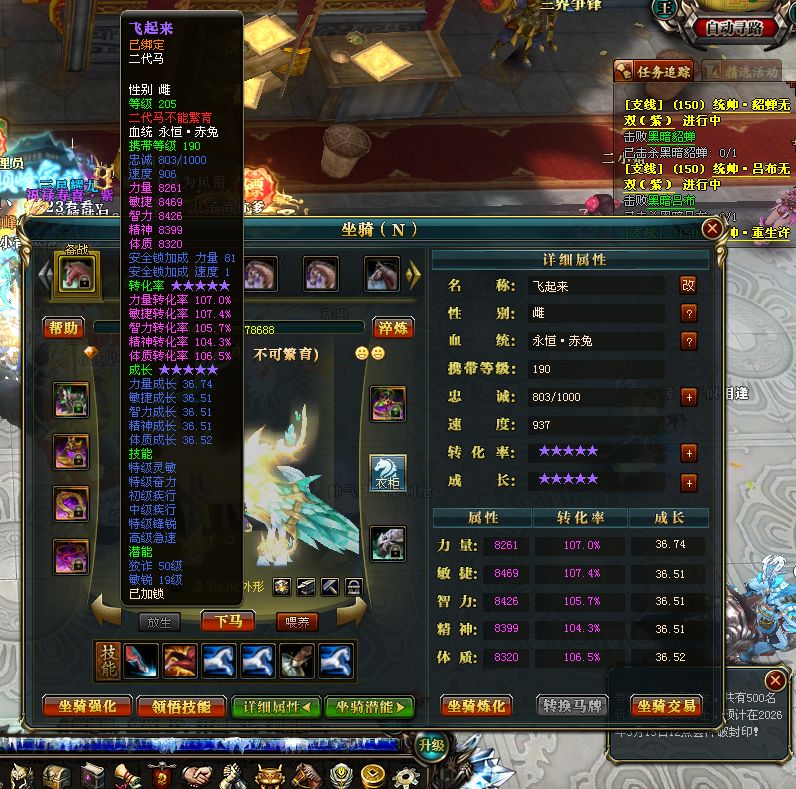This screenshot has height=789, width=796.
Task: Switch to 详细属性 detailed attributes
Action: tap(275, 706)
